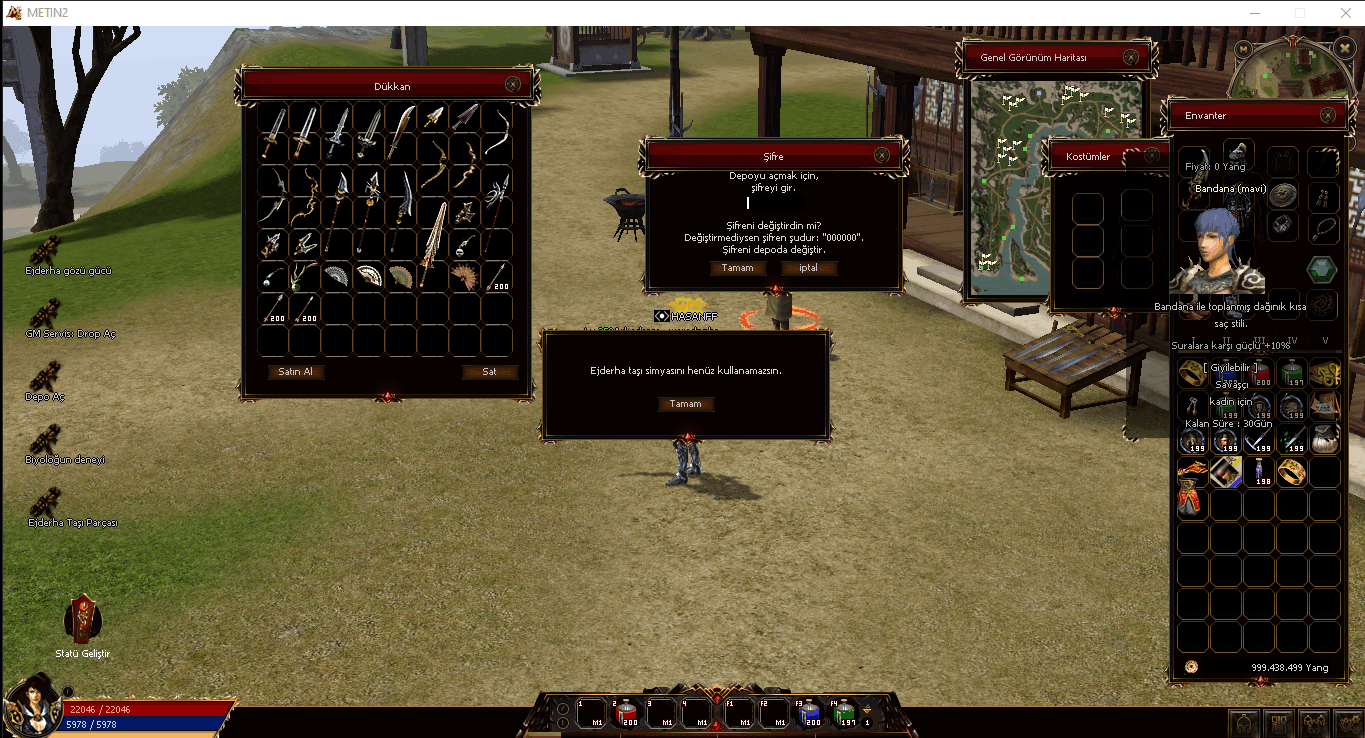Click the green gem socket in the equipment panel

(x=1320, y=269)
